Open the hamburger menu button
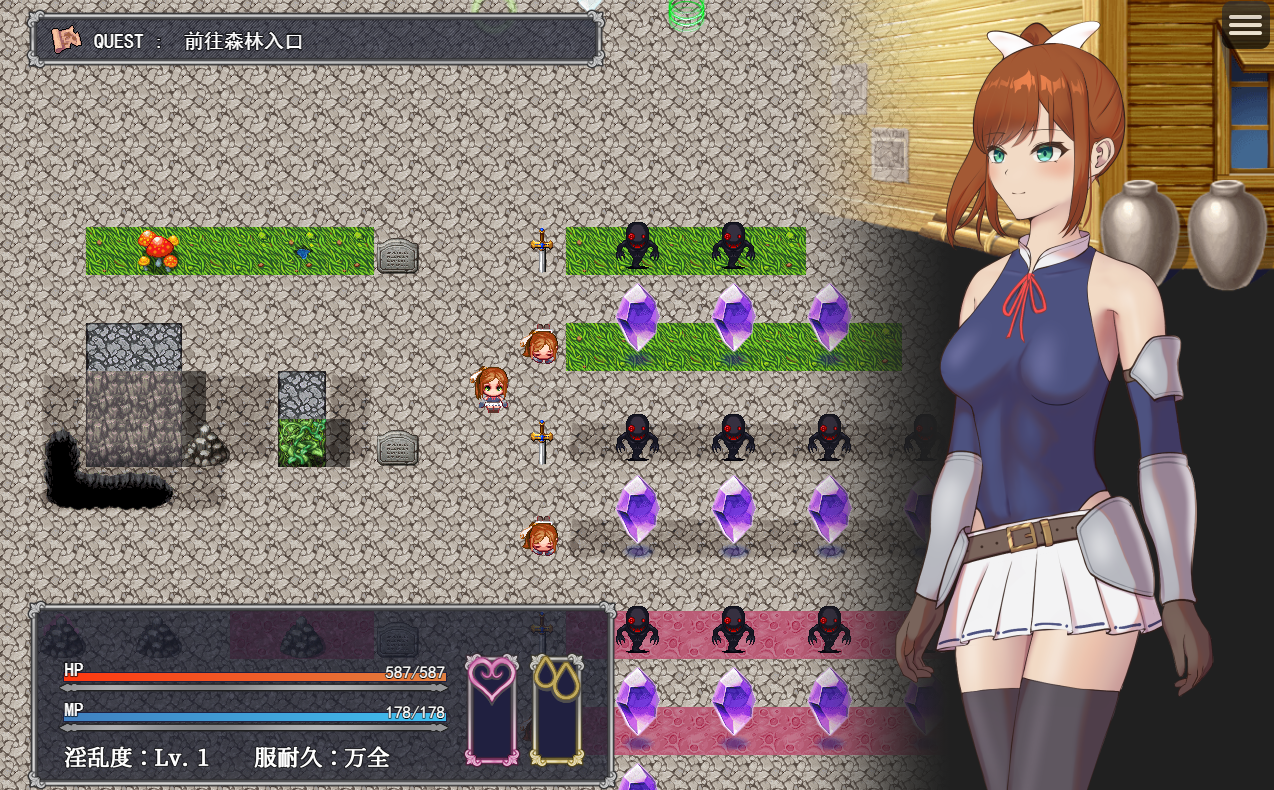Viewport: 1274px width, 790px height. point(1245,26)
